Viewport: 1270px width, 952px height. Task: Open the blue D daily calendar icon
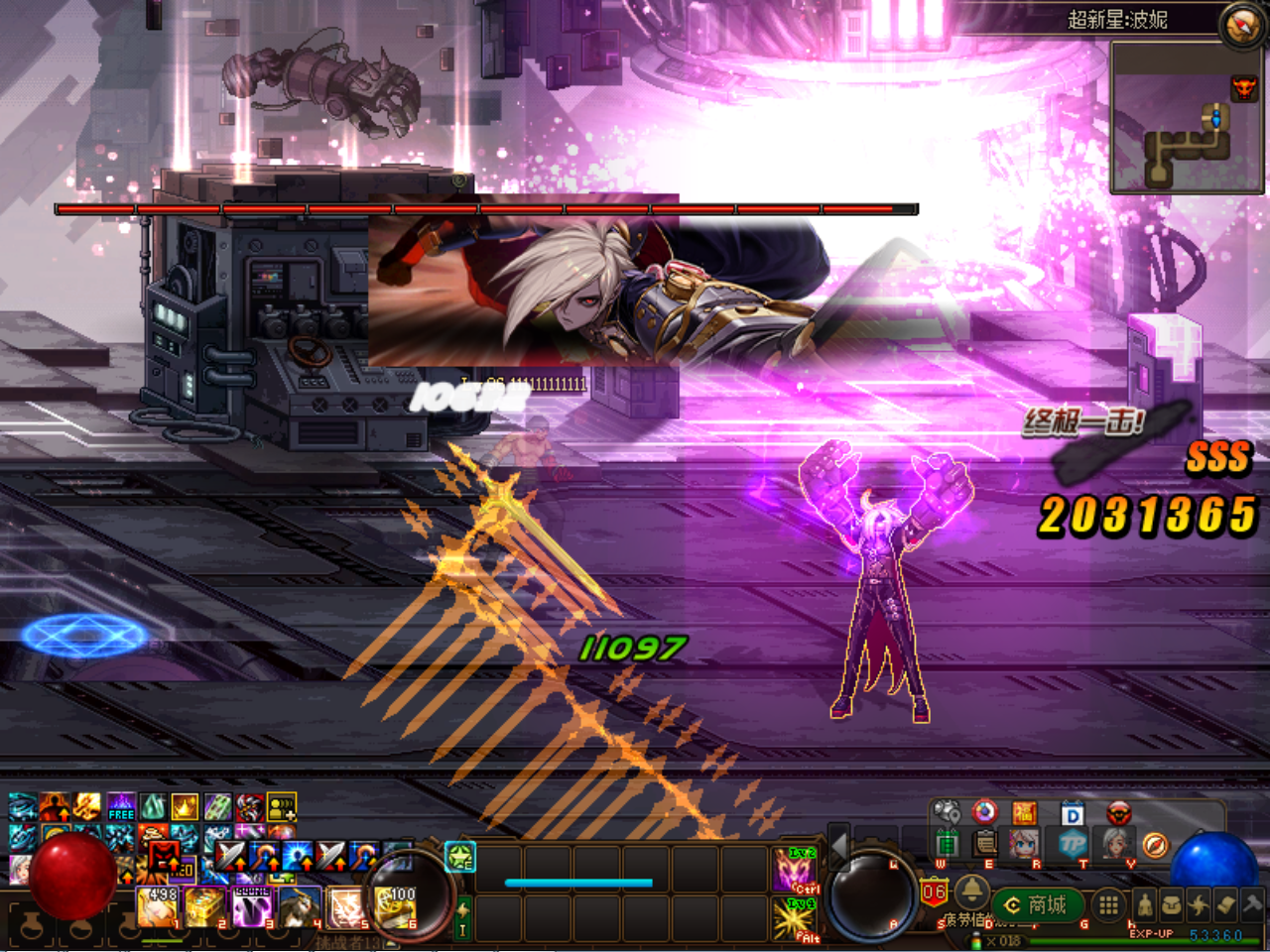(1074, 811)
